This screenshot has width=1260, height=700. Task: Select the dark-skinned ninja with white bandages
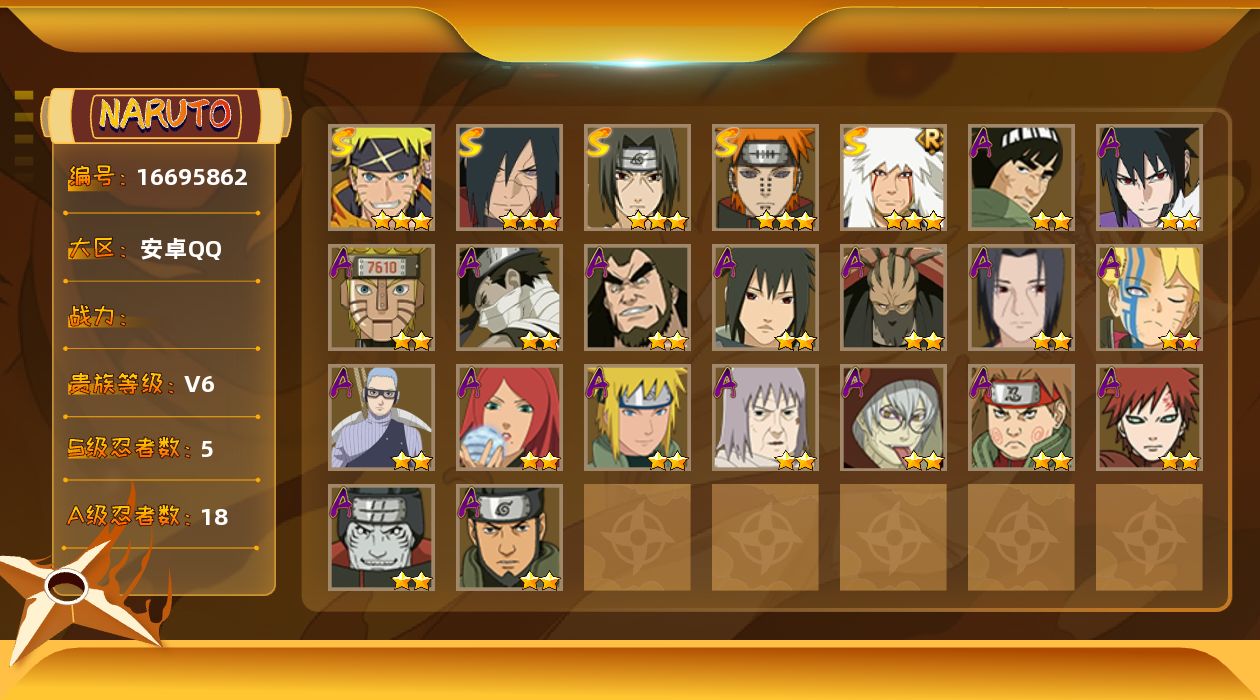509,298
